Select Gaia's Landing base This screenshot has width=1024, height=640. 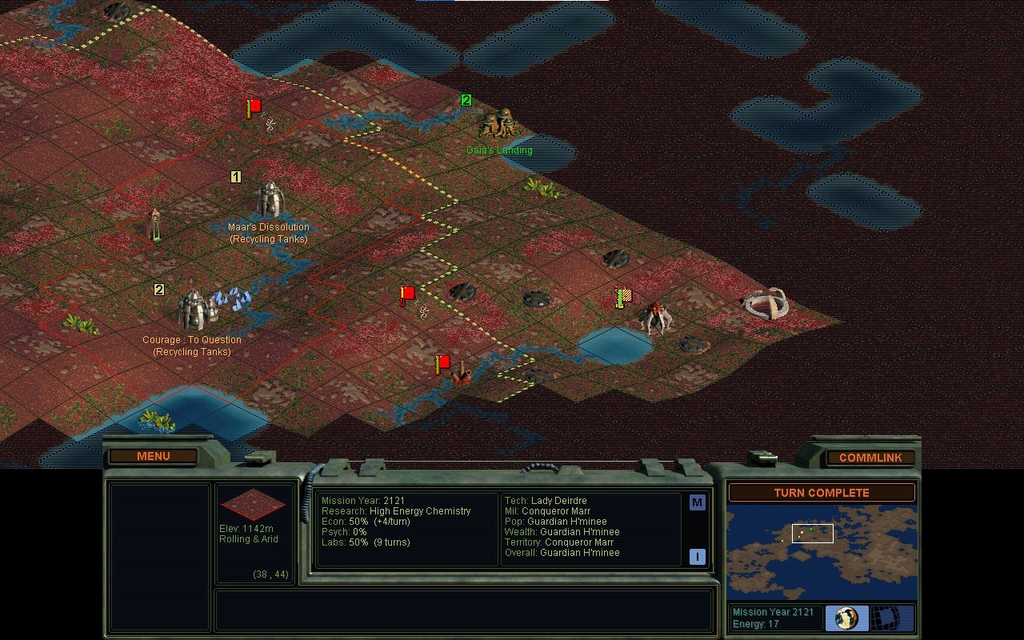497,123
